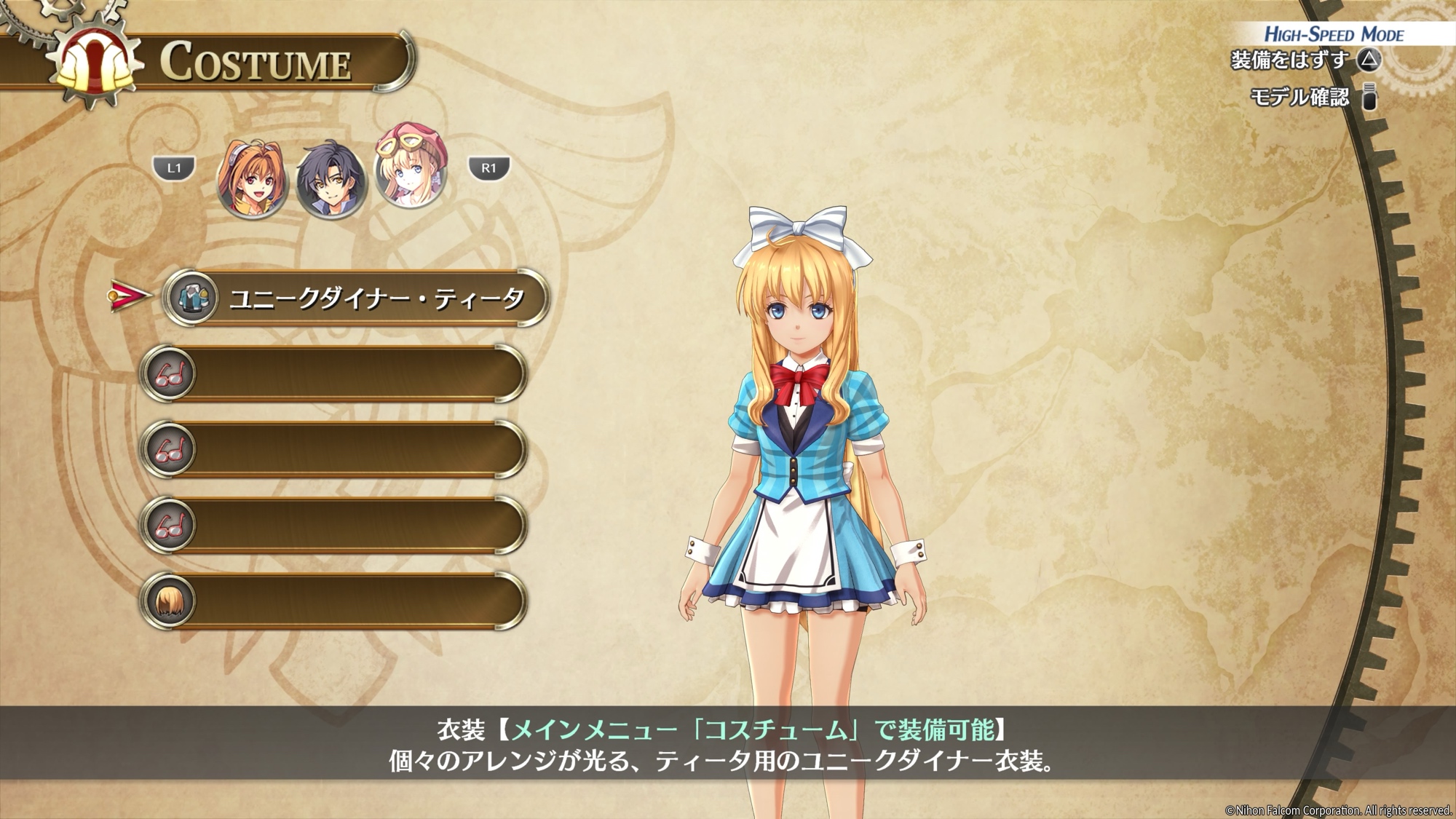Open the ユニークダイナー・ティータ costume slot
Image resolution: width=1456 pixels, height=819 pixels.
pos(355,298)
